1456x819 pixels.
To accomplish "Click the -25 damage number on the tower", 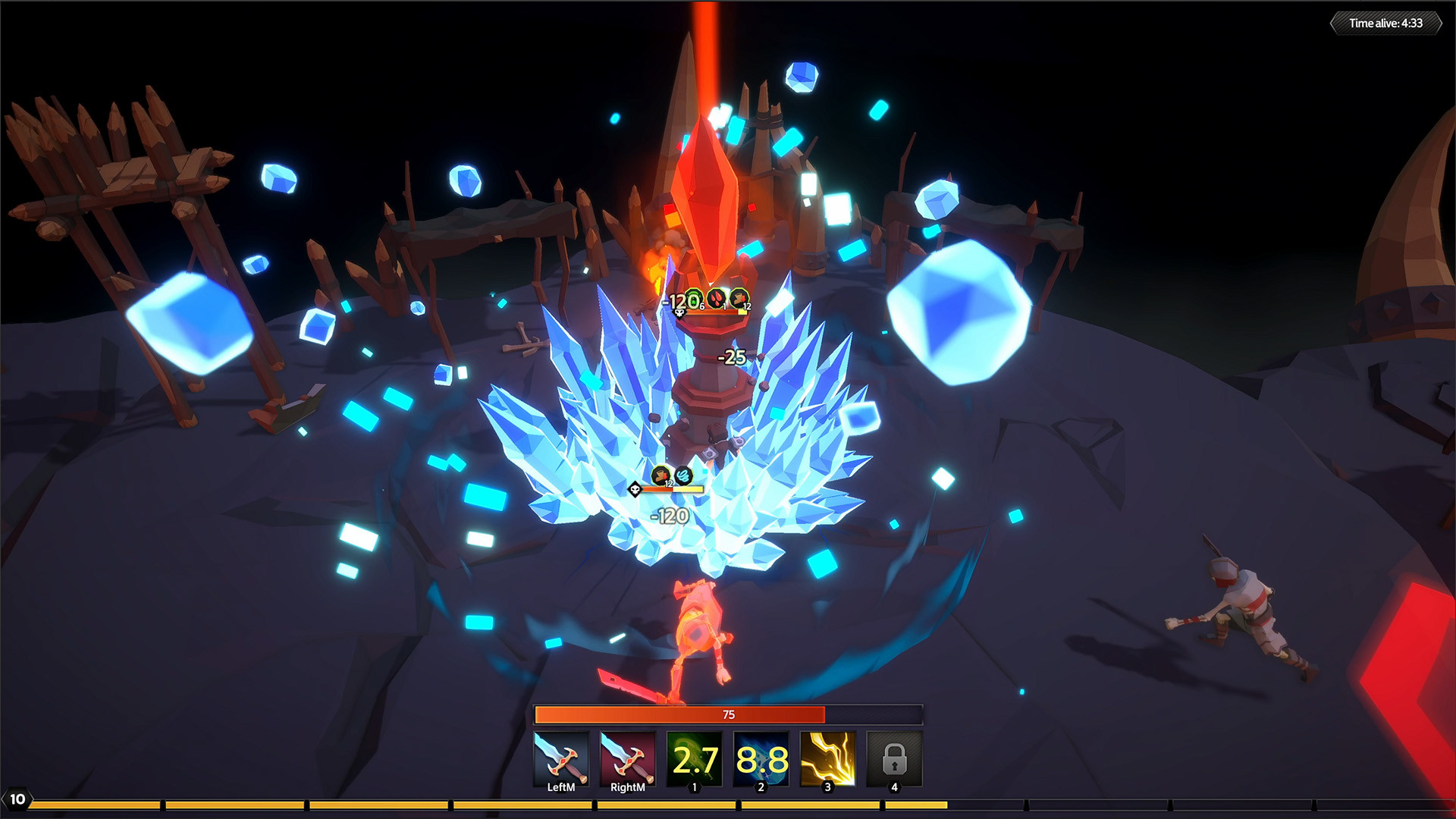I will [x=730, y=356].
